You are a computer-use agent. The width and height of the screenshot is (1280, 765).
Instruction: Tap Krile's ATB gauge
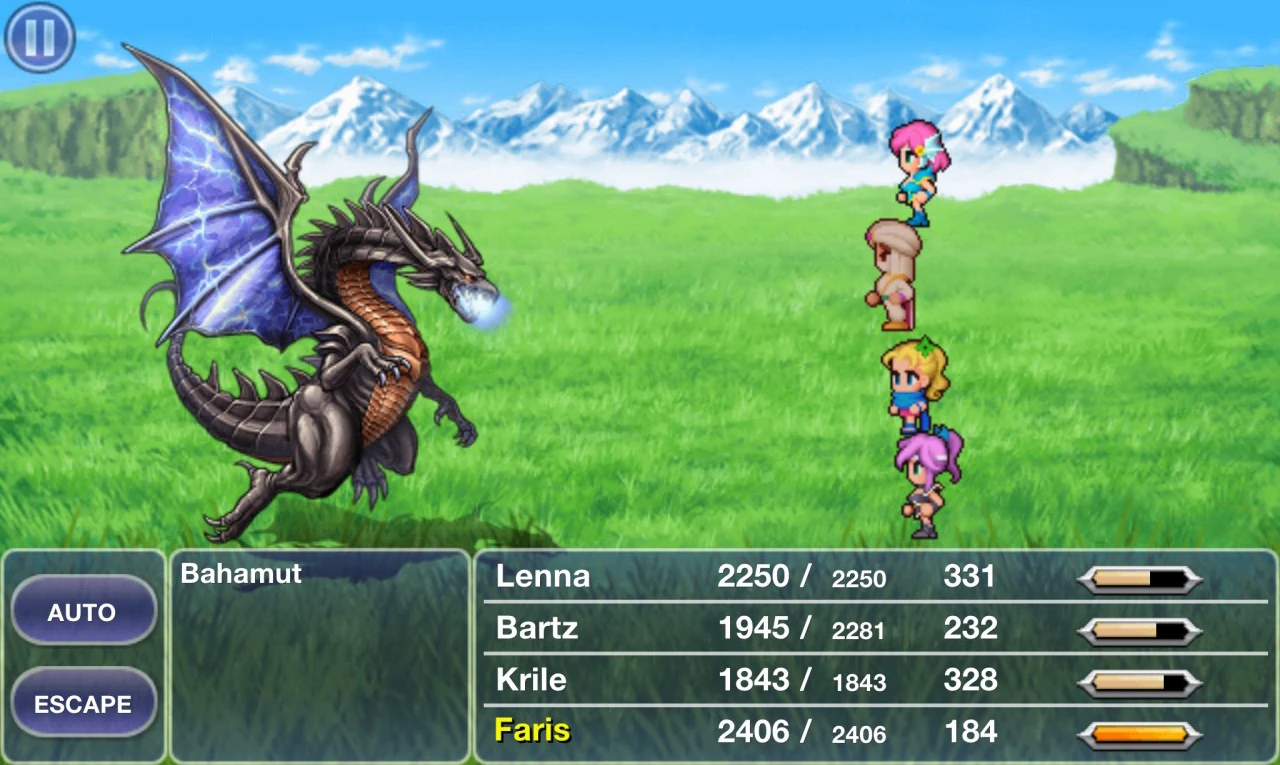pos(1141,680)
